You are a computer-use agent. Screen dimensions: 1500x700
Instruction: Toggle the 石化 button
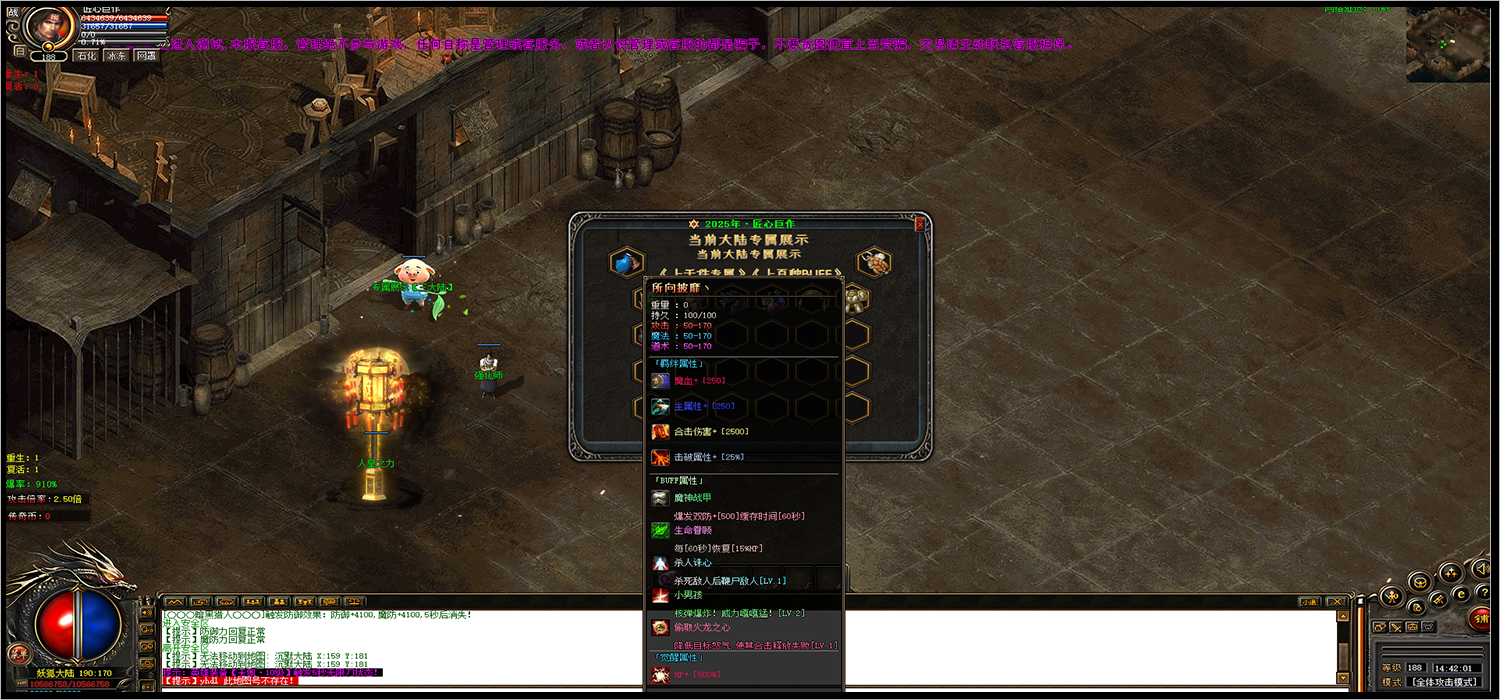point(86,56)
